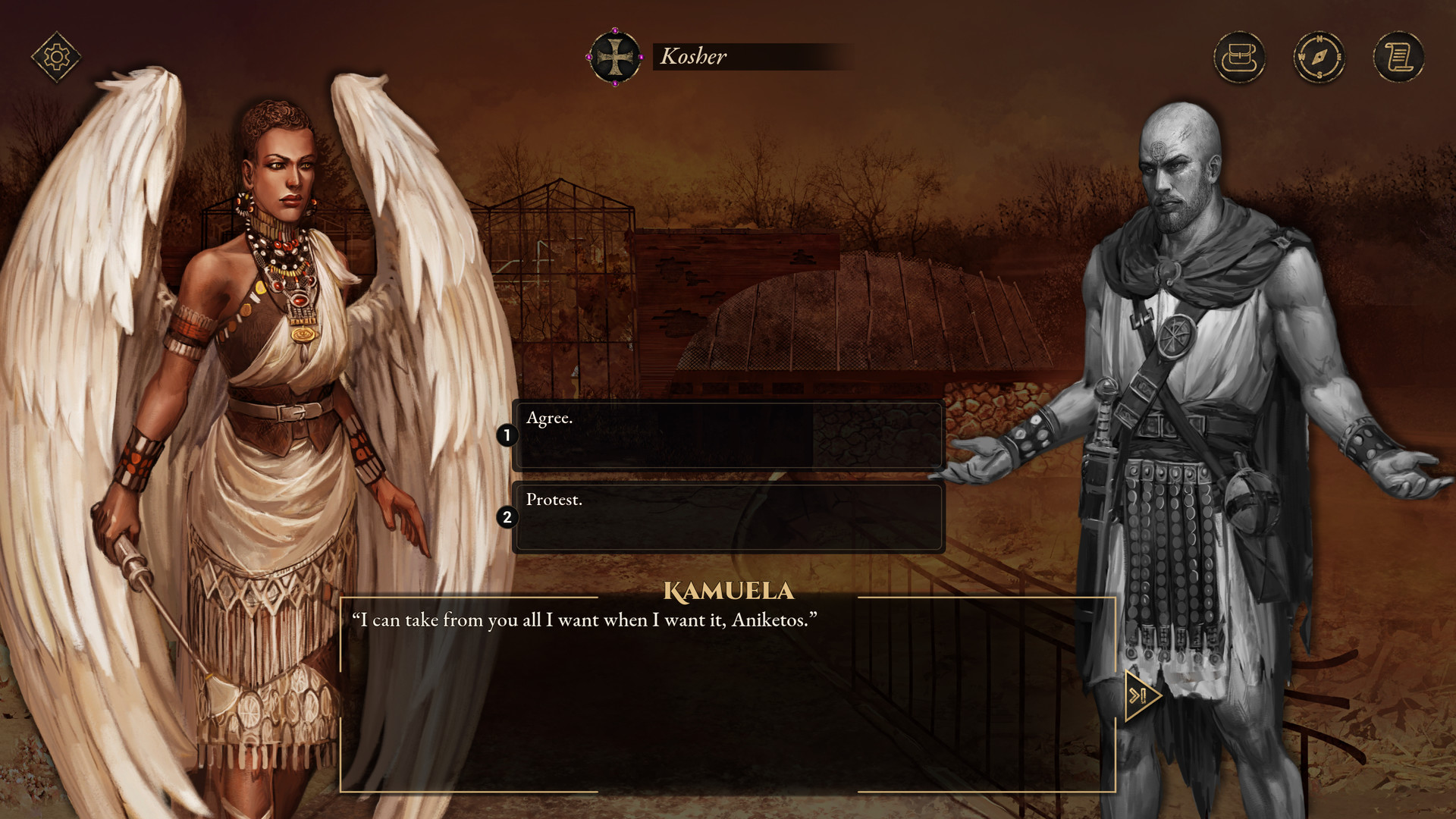Viewport: 1456px width, 819px height.
Task: Open the compass map icon
Action: pos(1319,57)
